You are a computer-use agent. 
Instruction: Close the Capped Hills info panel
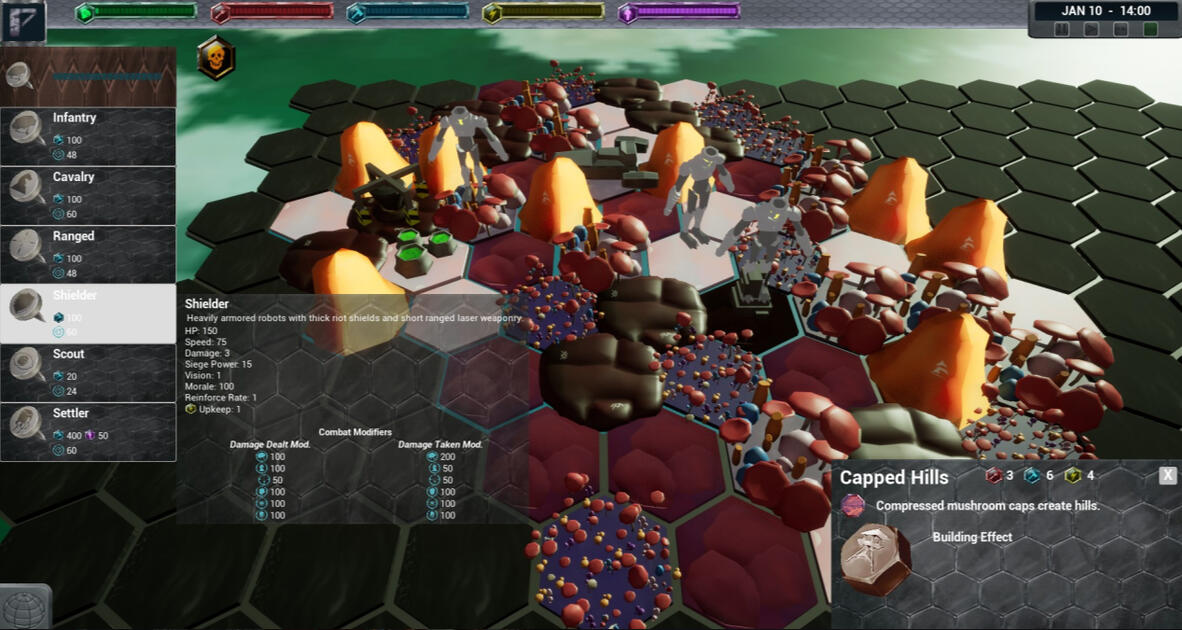[1167, 476]
